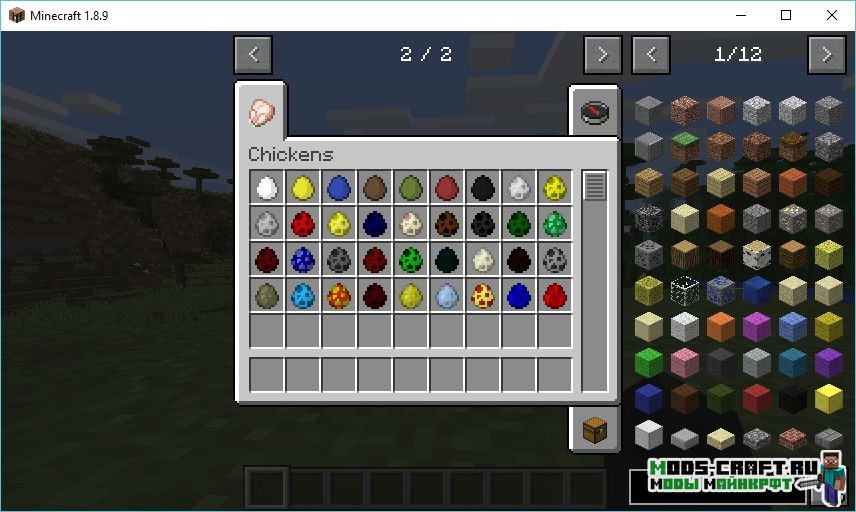Grab the orange lava-spotted chicken egg
This screenshot has height=512, width=856.
(339, 295)
